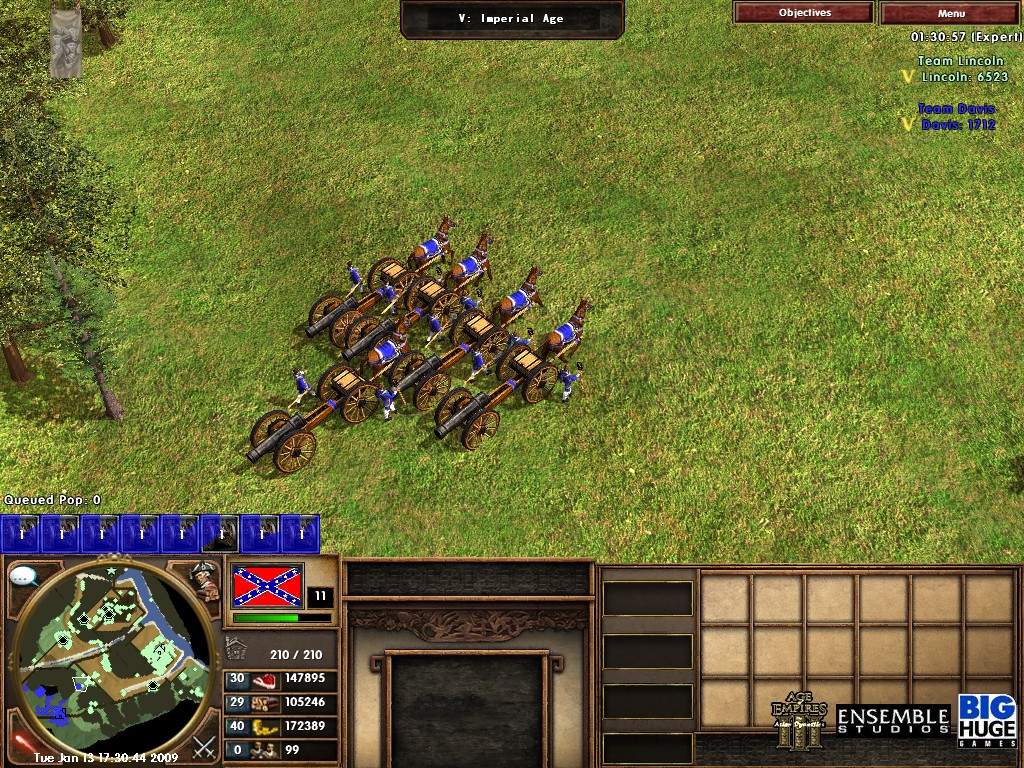Open the Objectives panel
The width and height of the screenshot is (1024, 768).
(x=803, y=13)
